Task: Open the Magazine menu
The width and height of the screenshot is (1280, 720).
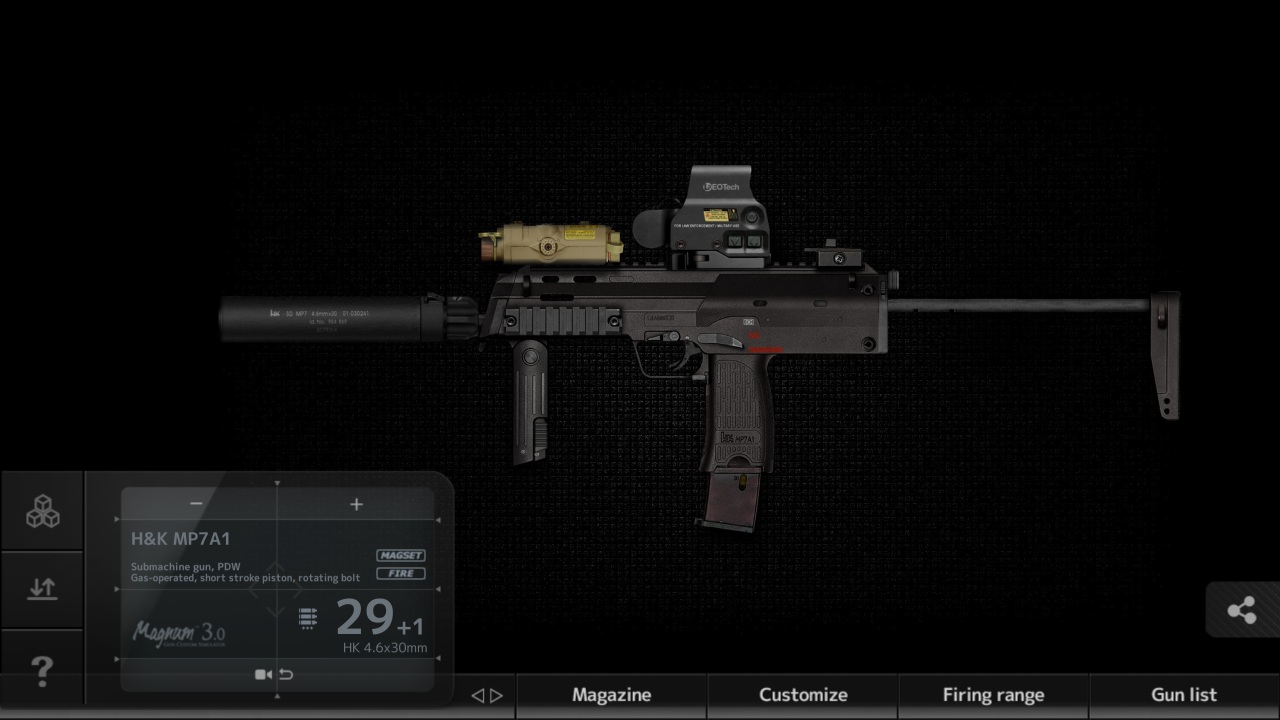Action: (611, 695)
